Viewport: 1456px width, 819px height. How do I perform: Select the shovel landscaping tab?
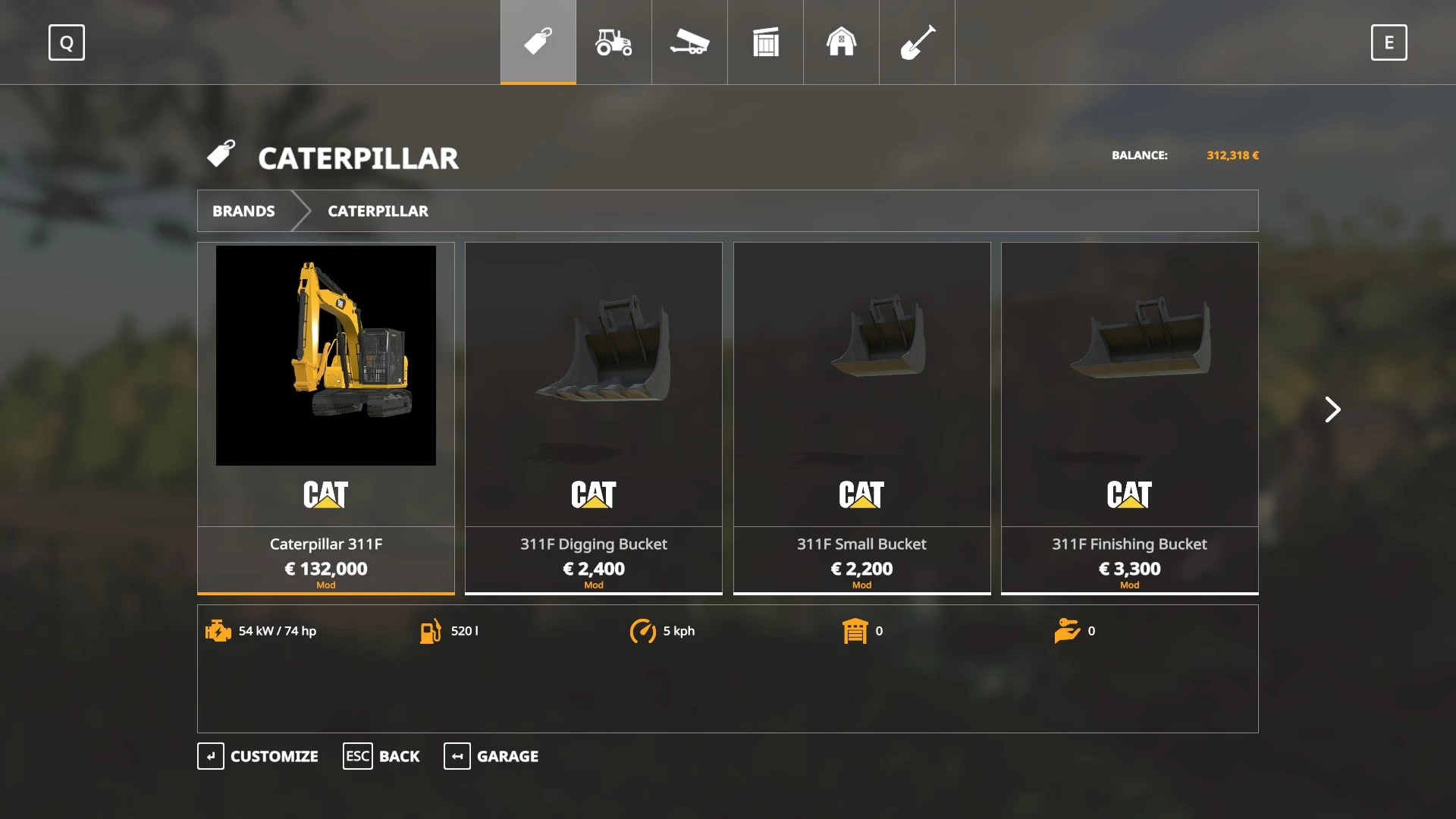pos(917,42)
